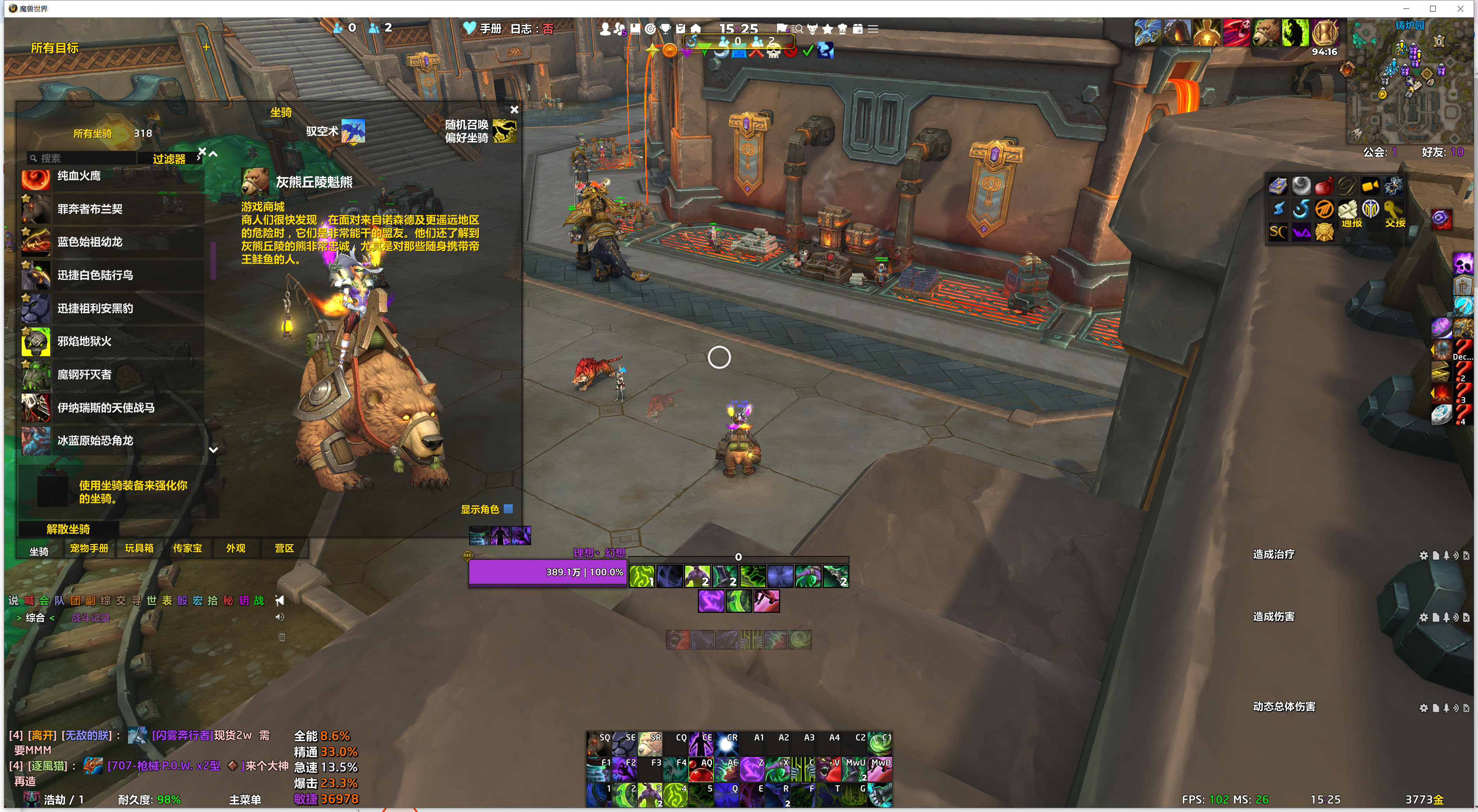The width and height of the screenshot is (1478, 812).
Task: Select the 纯血火鹰 mount entry
Action: click(x=113, y=177)
